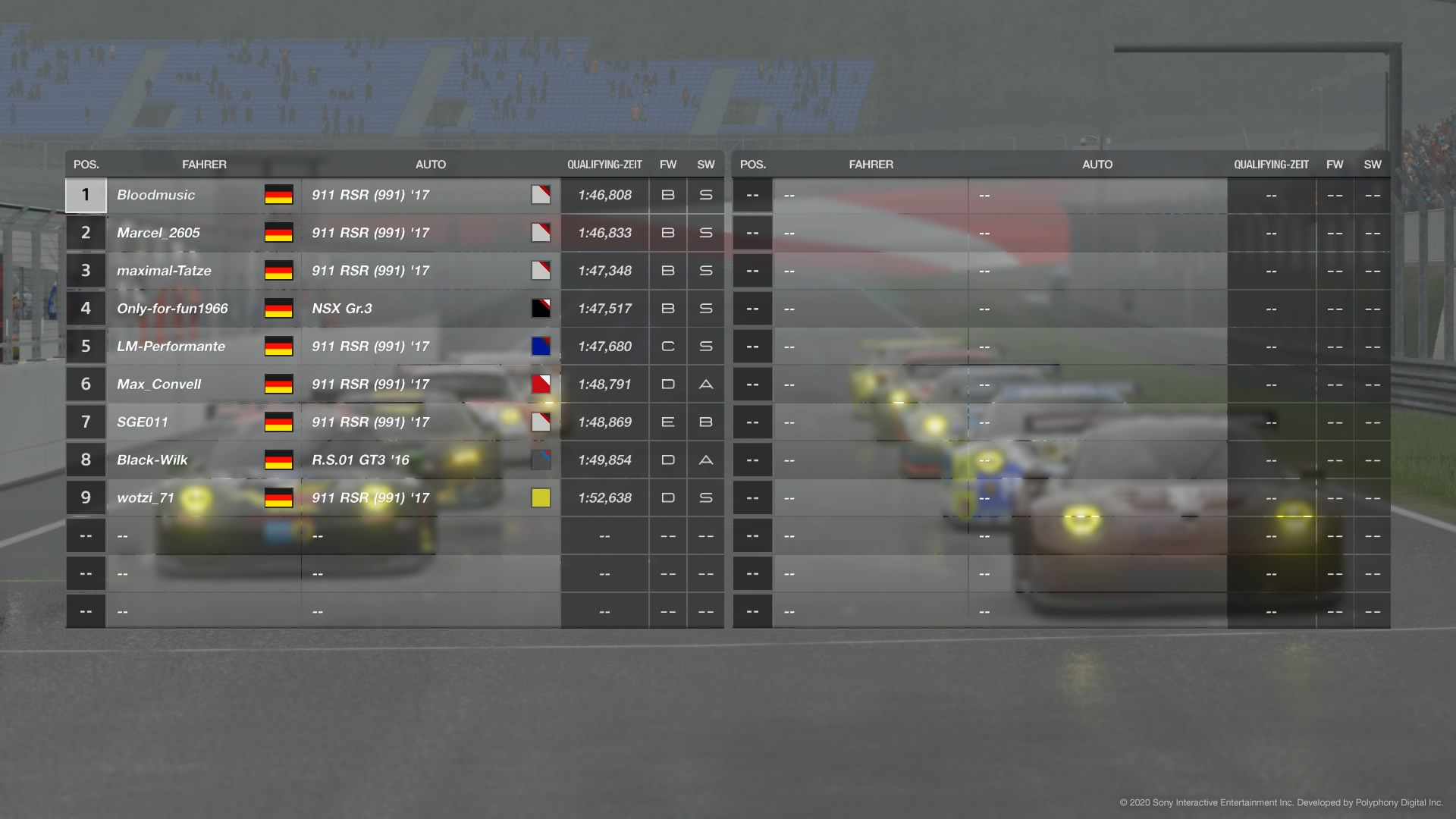The image size is (1456, 819).
Task: Select the red-and-white livery beside maximal-Tatze
Action: pyautogui.click(x=541, y=271)
